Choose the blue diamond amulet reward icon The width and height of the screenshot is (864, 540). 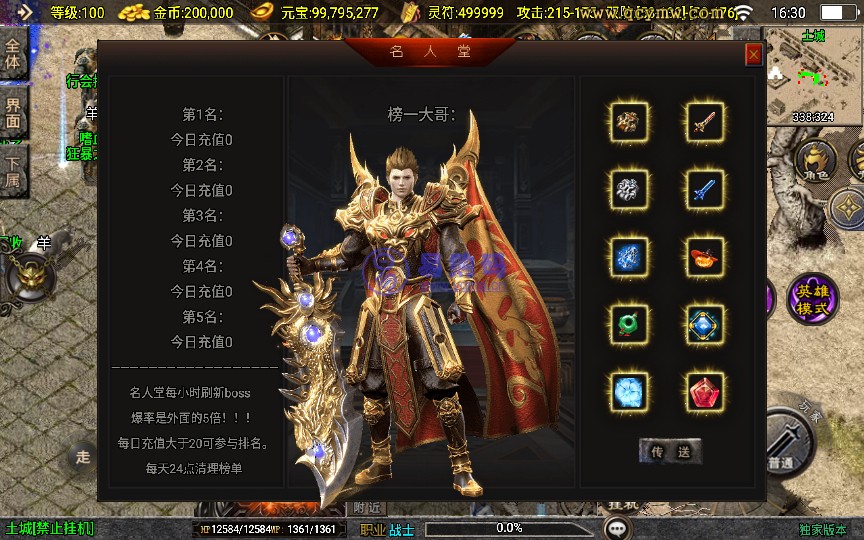(x=705, y=323)
